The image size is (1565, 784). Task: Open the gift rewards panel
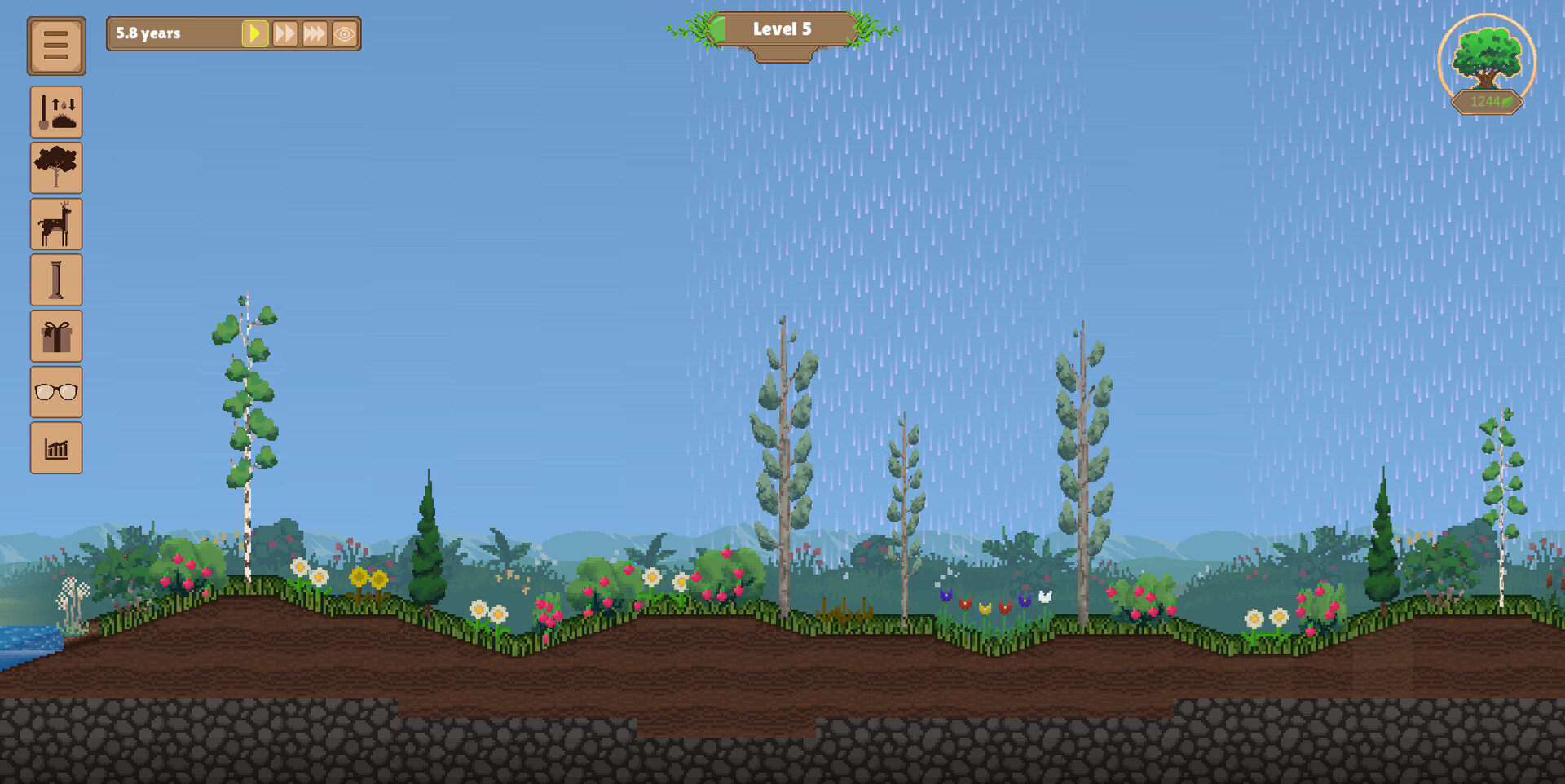(x=56, y=336)
